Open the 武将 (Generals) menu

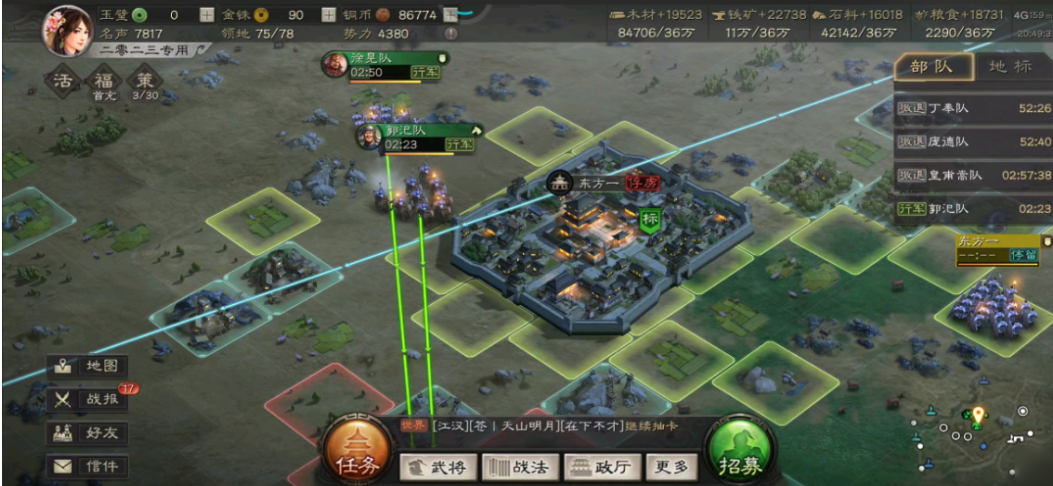[437, 466]
